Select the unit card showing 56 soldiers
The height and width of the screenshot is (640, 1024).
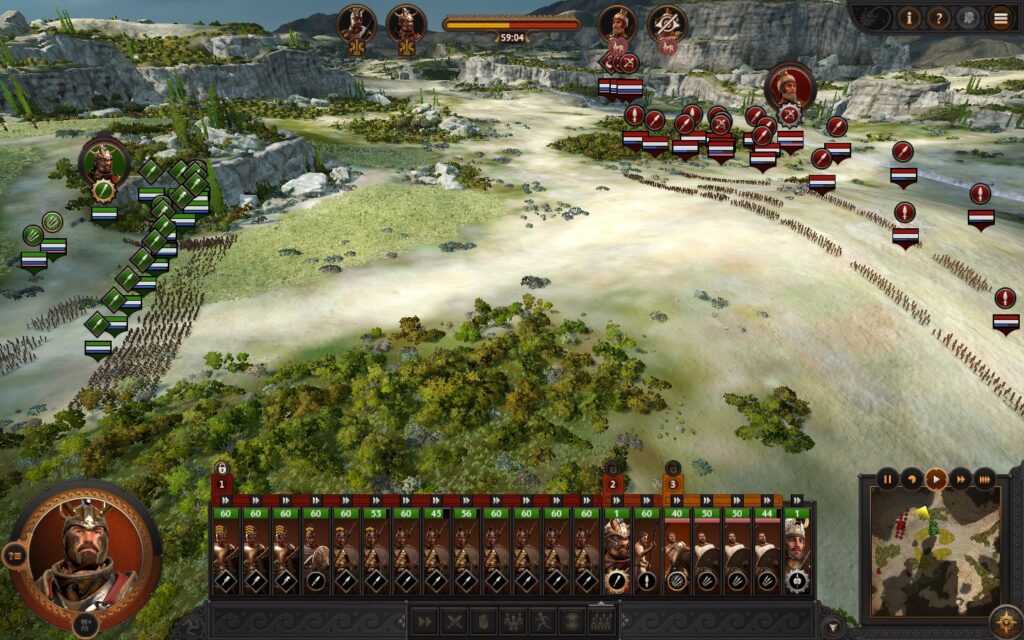pos(465,555)
